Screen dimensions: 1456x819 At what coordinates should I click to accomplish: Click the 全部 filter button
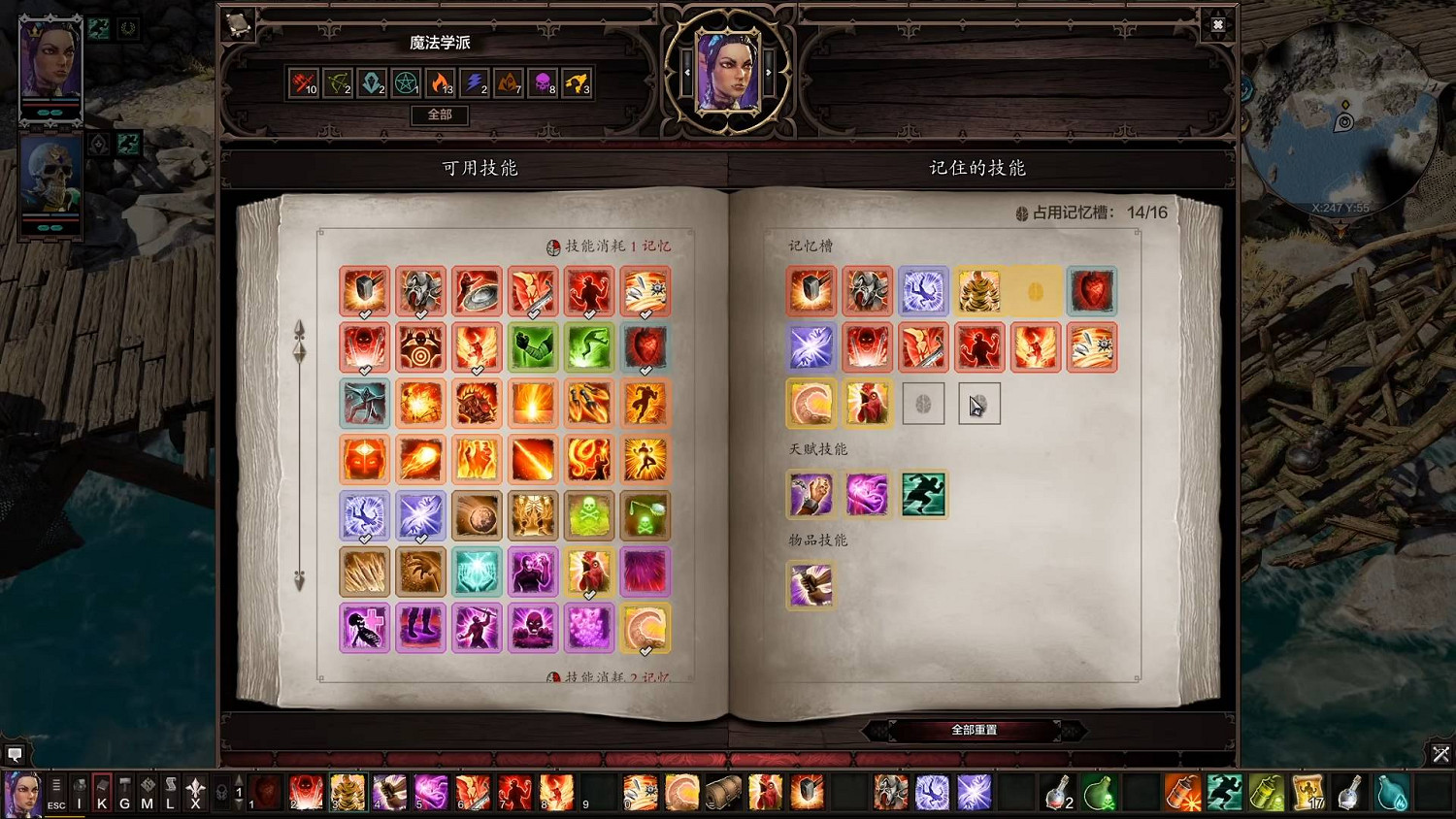point(439,115)
